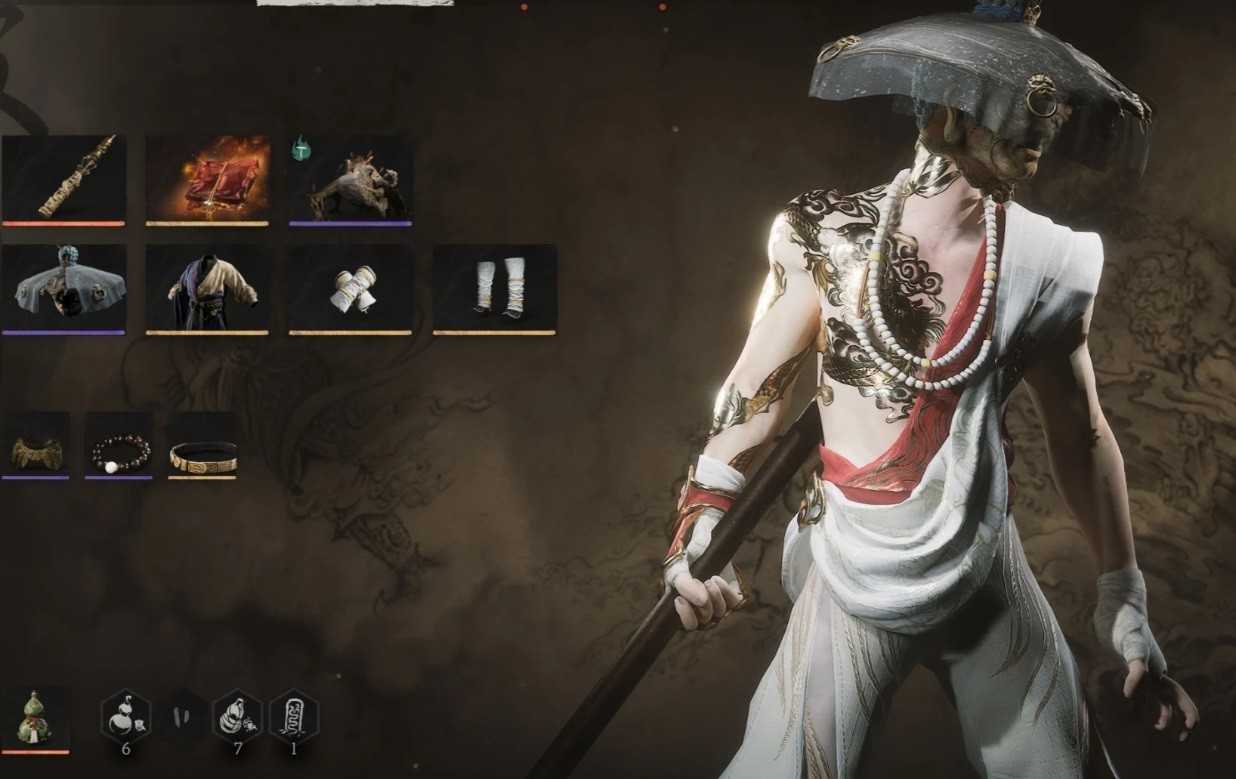Click the dark slot between the hexagon icons
The width and height of the screenshot is (1236, 779).
click(182, 715)
